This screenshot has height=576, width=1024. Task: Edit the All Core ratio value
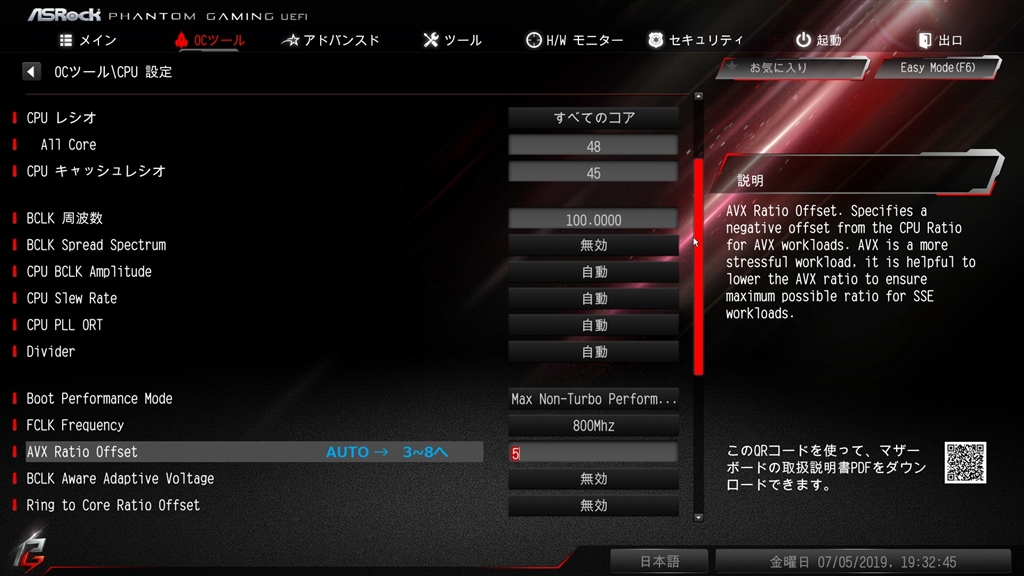(x=594, y=145)
